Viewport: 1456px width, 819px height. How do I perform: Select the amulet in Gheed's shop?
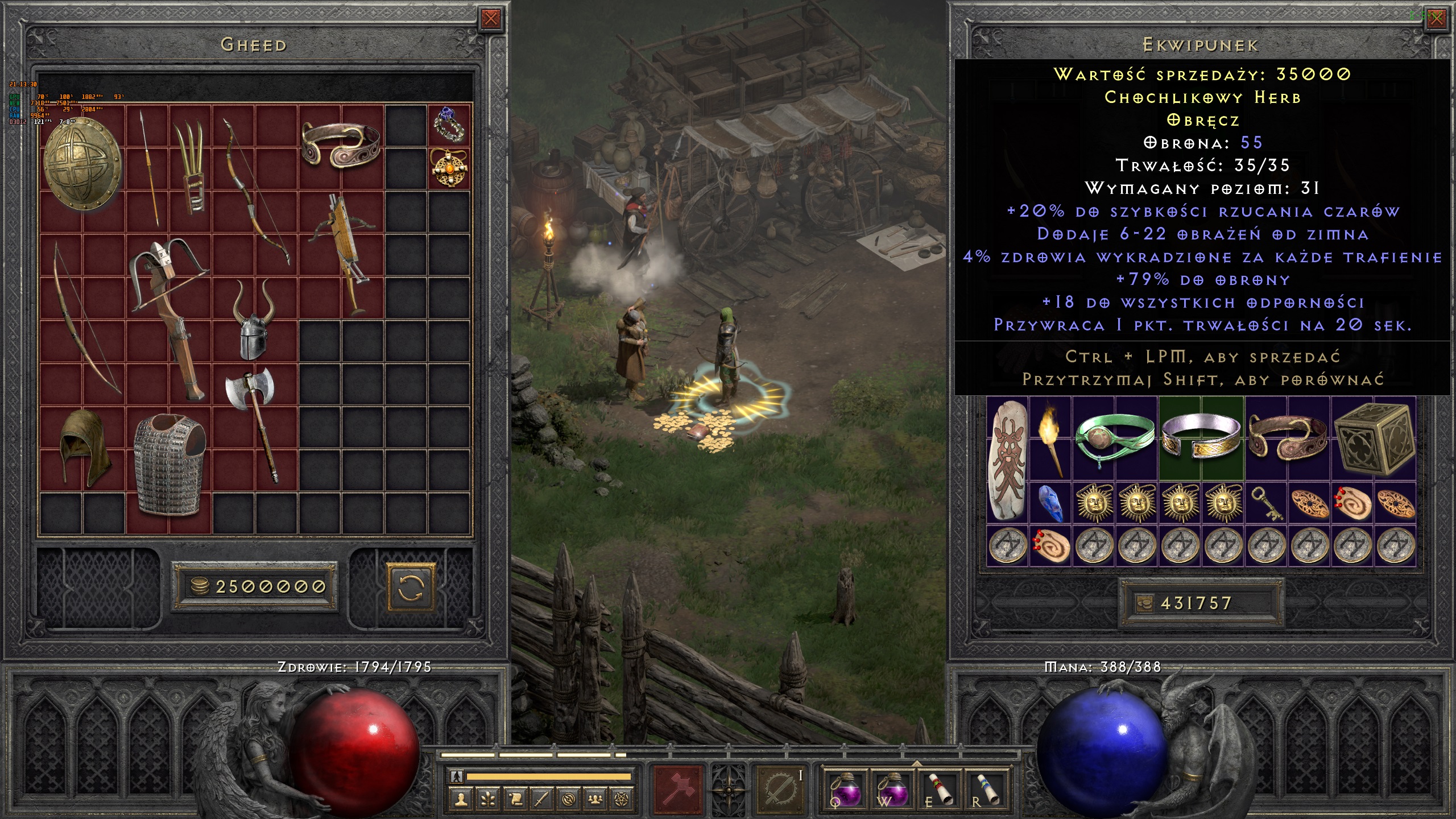449,168
